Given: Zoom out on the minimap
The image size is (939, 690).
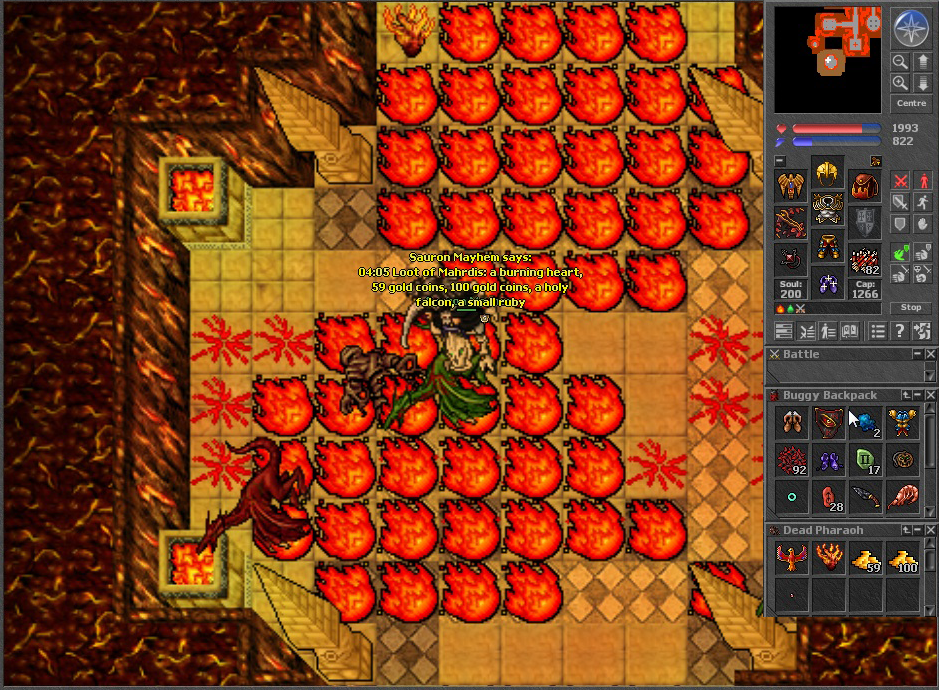Looking at the screenshot, I should click(x=900, y=62).
